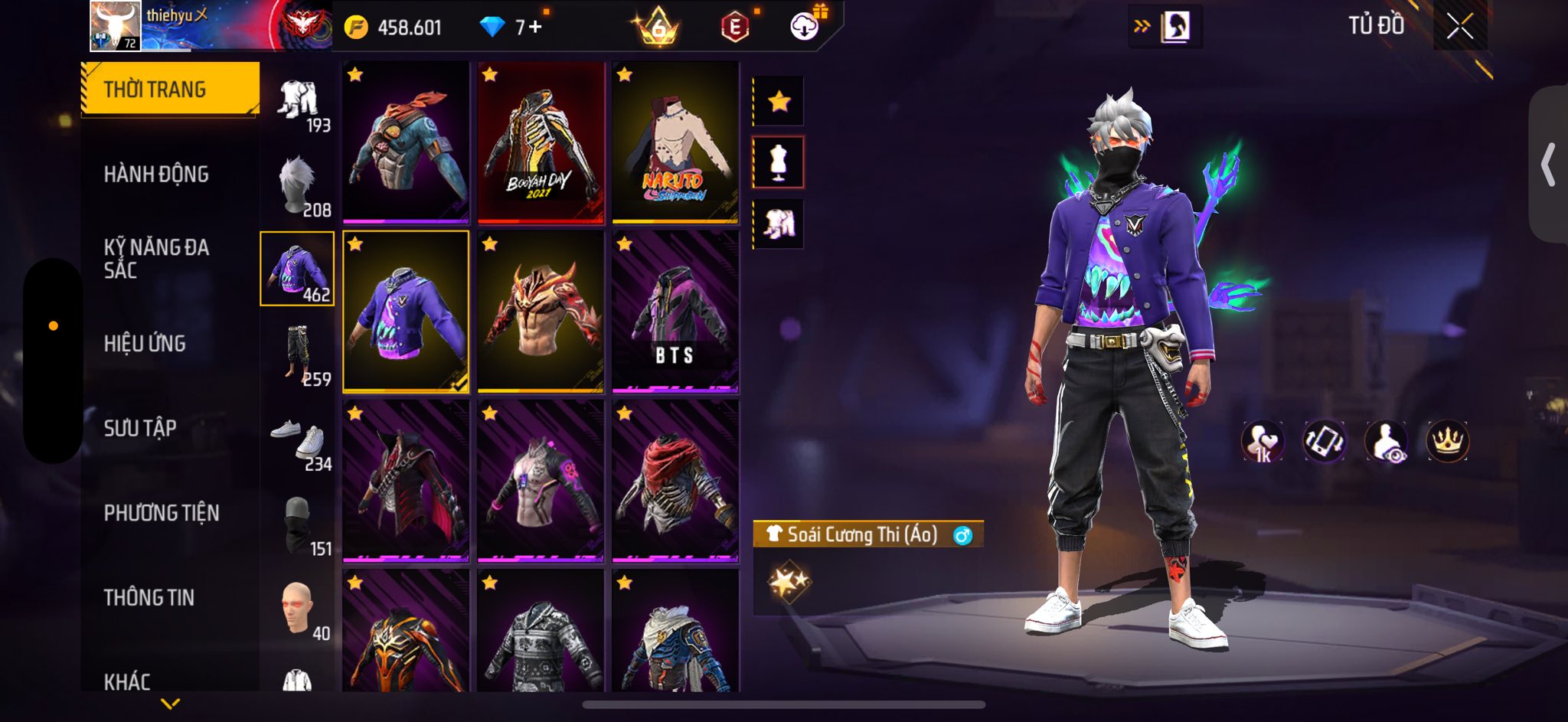Choose the Booyah Day 2021 jacket
Viewport: 1568px width, 722px height.
tap(541, 143)
